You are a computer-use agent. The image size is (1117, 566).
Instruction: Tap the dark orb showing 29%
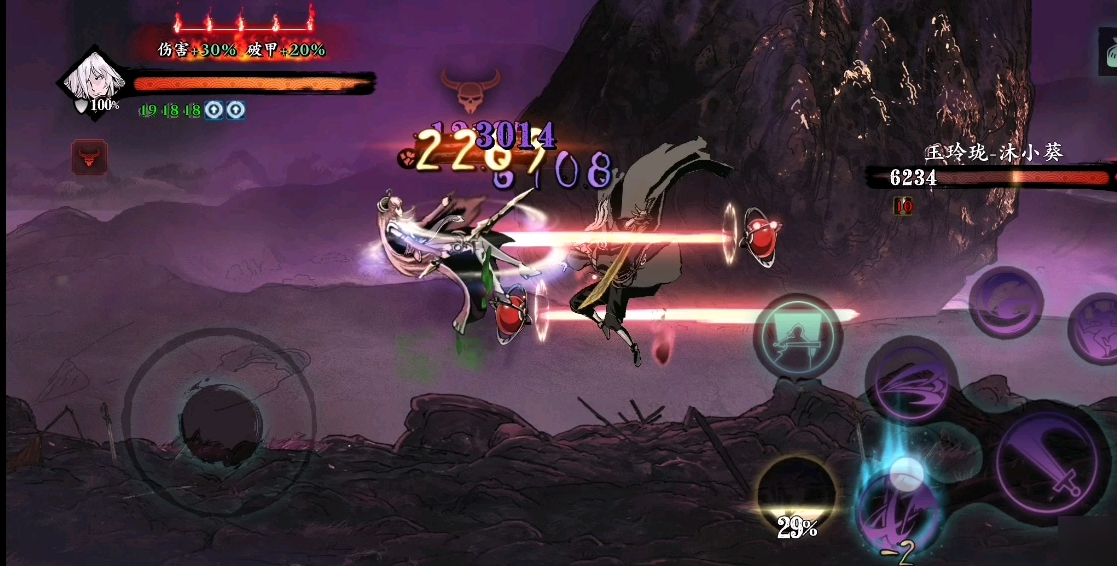click(796, 494)
